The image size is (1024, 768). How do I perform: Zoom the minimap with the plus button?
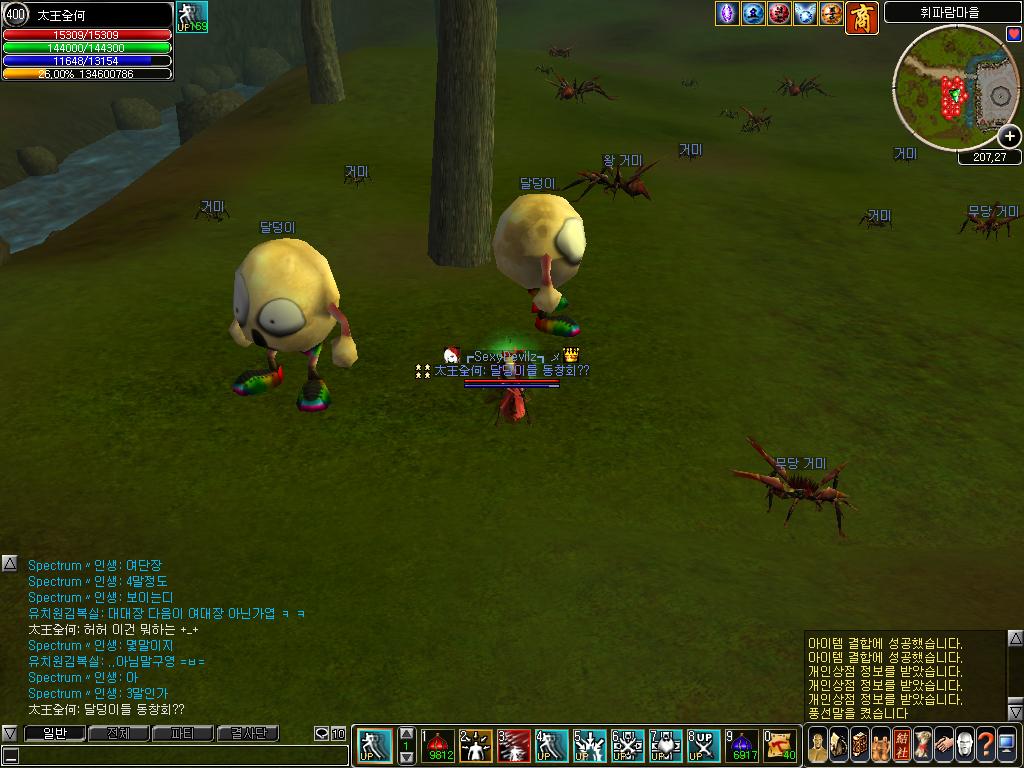coord(1009,137)
